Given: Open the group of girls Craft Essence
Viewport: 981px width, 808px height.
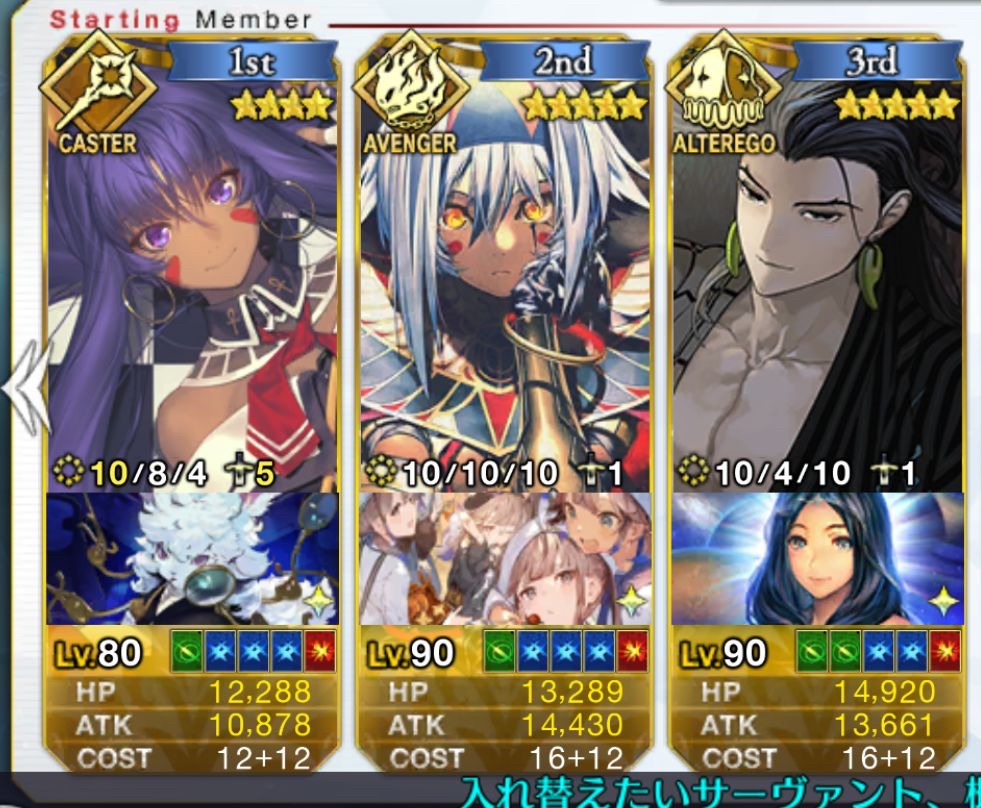Looking at the screenshot, I should click(504, 558).
